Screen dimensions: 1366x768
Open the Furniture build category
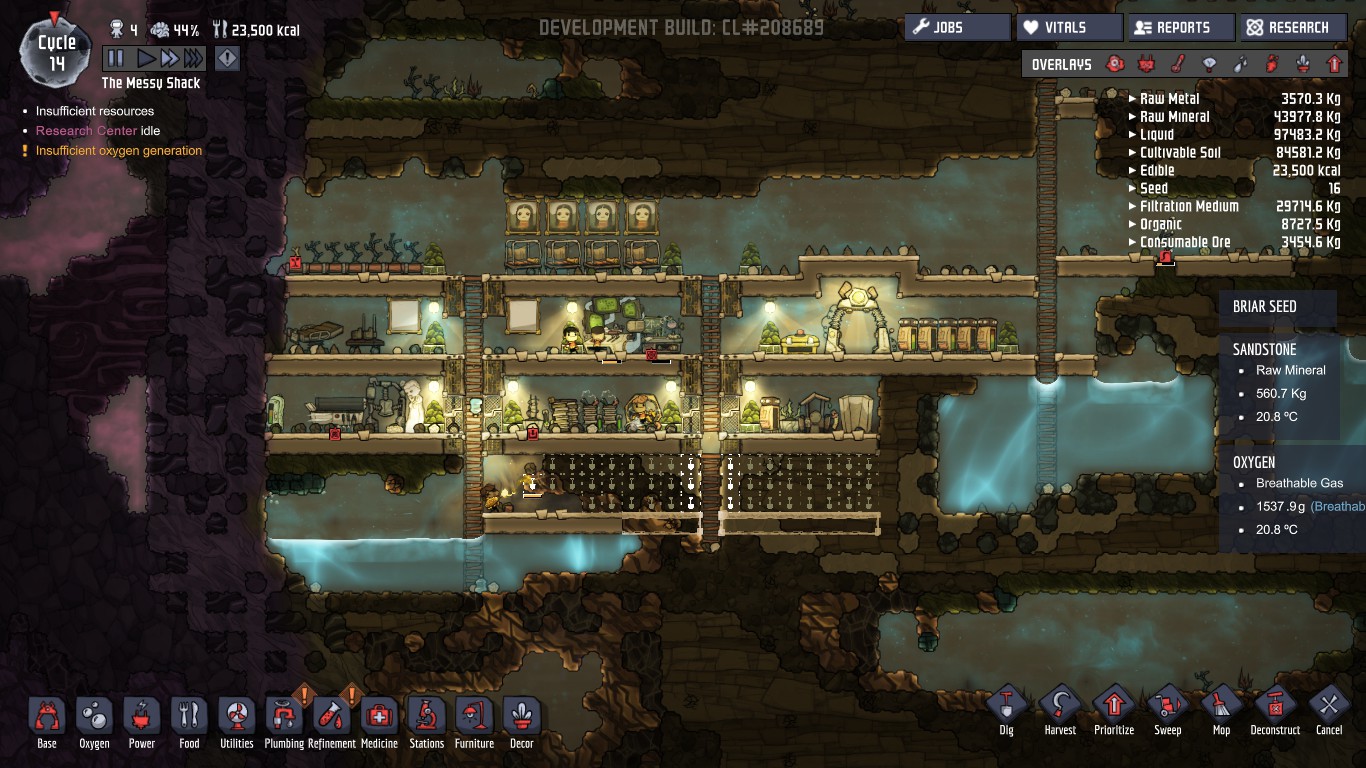(x=474, y=718)
